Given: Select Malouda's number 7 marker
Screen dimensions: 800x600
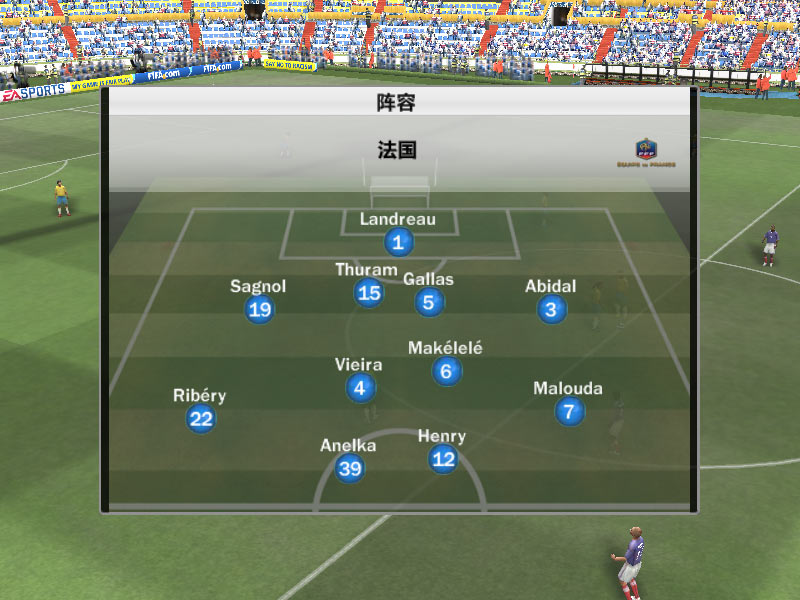Looking at the screenshot, I should click(568, 411).
